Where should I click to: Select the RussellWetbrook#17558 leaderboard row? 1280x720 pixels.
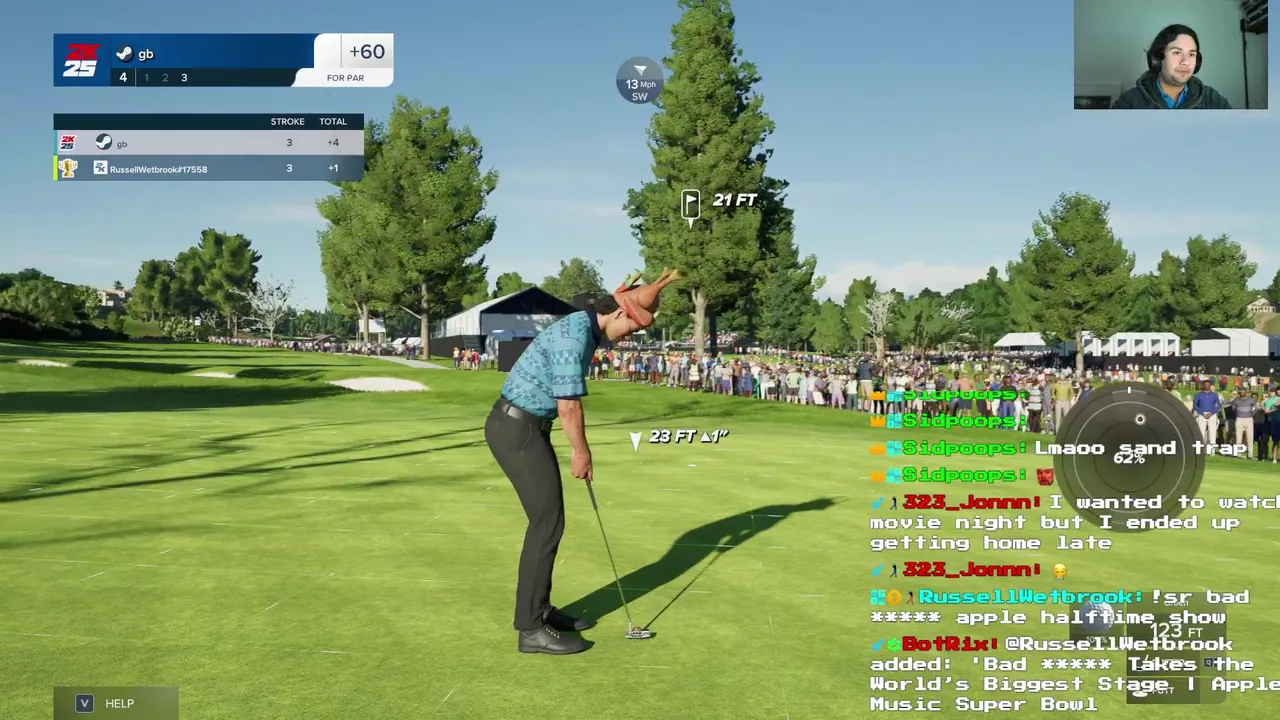(x=208, y=168)
